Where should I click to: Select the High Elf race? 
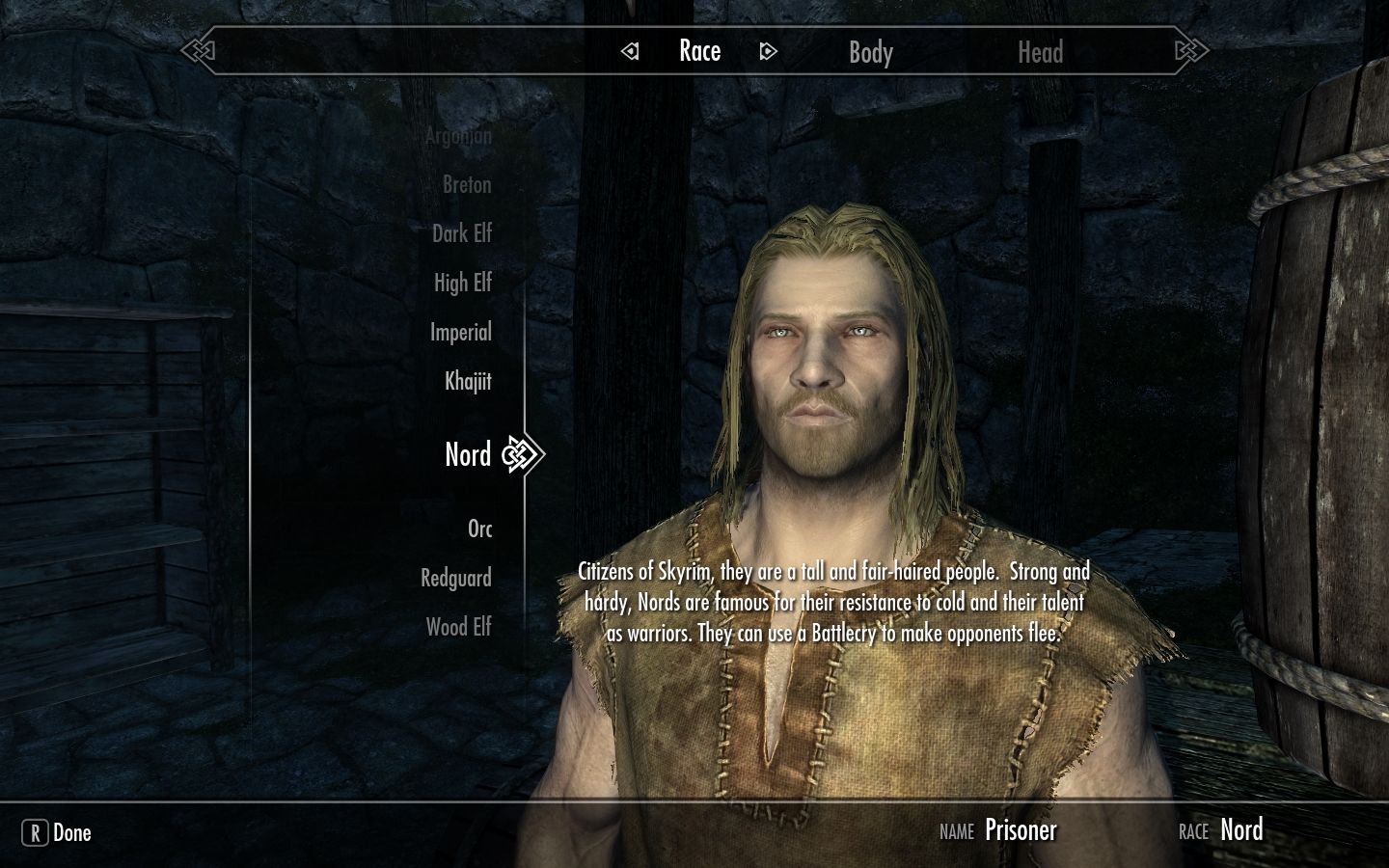point(462,283)
